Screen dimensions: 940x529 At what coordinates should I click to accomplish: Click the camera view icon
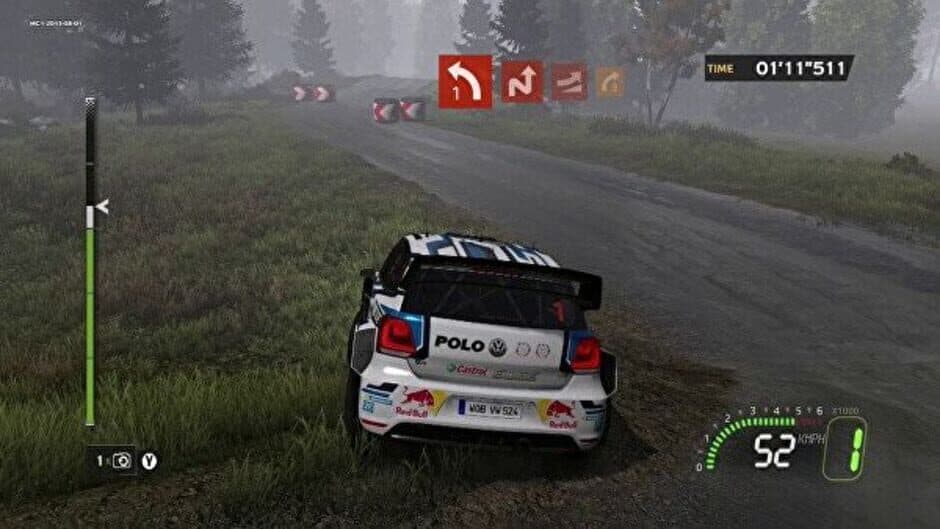coord(122,460)
